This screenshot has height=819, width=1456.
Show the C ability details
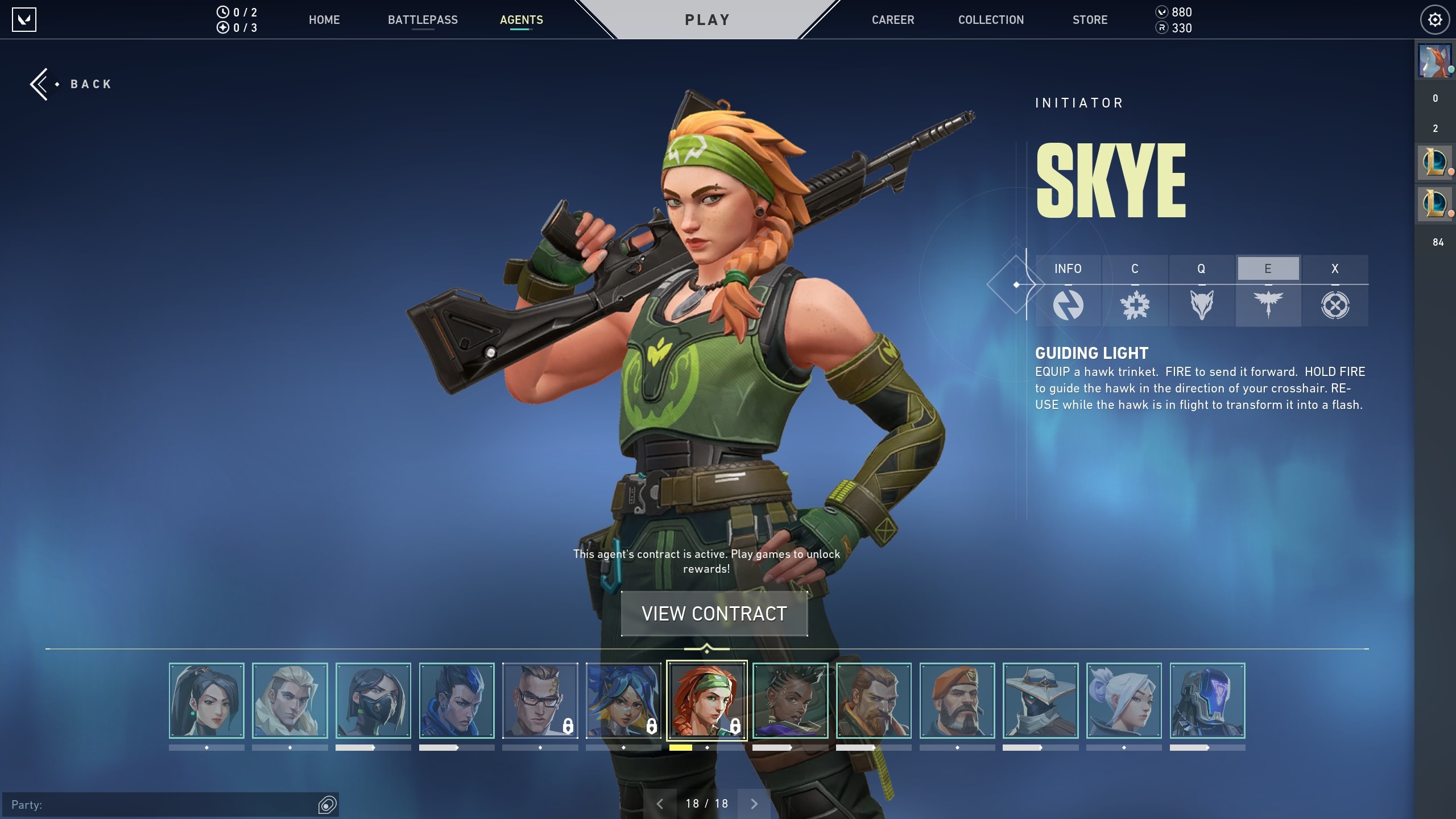point(1135,290)
